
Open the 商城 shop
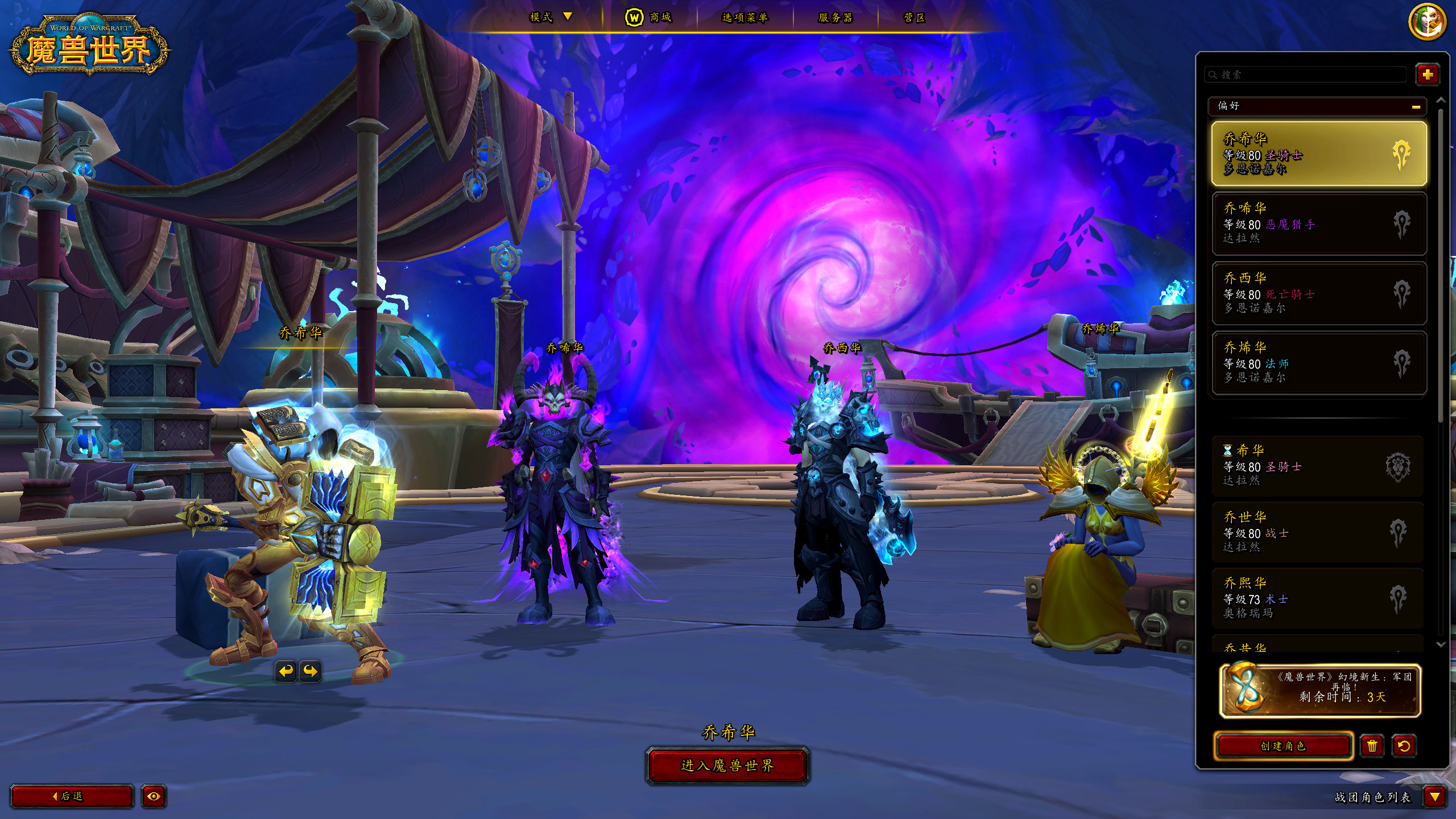point(649,18)
